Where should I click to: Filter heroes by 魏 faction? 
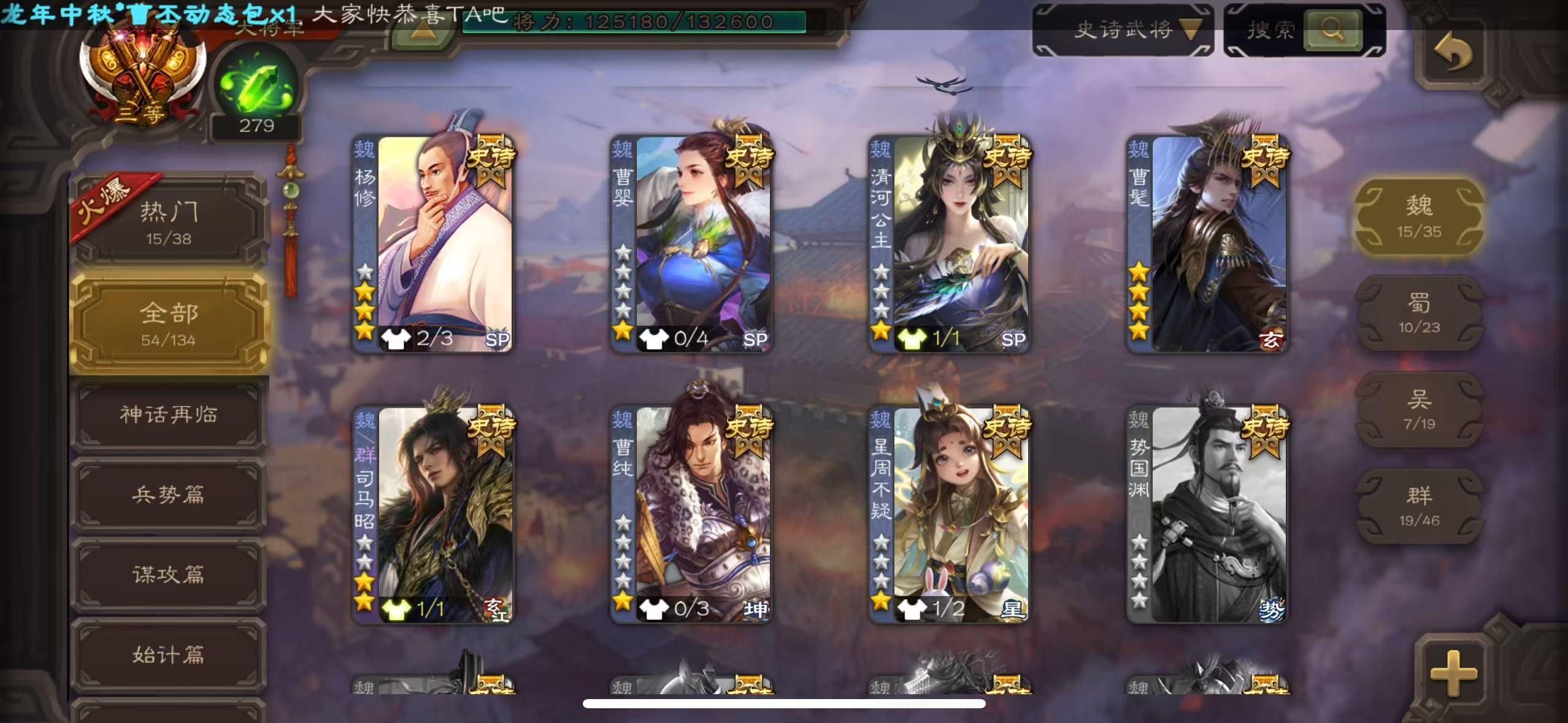pos(1419,216)
